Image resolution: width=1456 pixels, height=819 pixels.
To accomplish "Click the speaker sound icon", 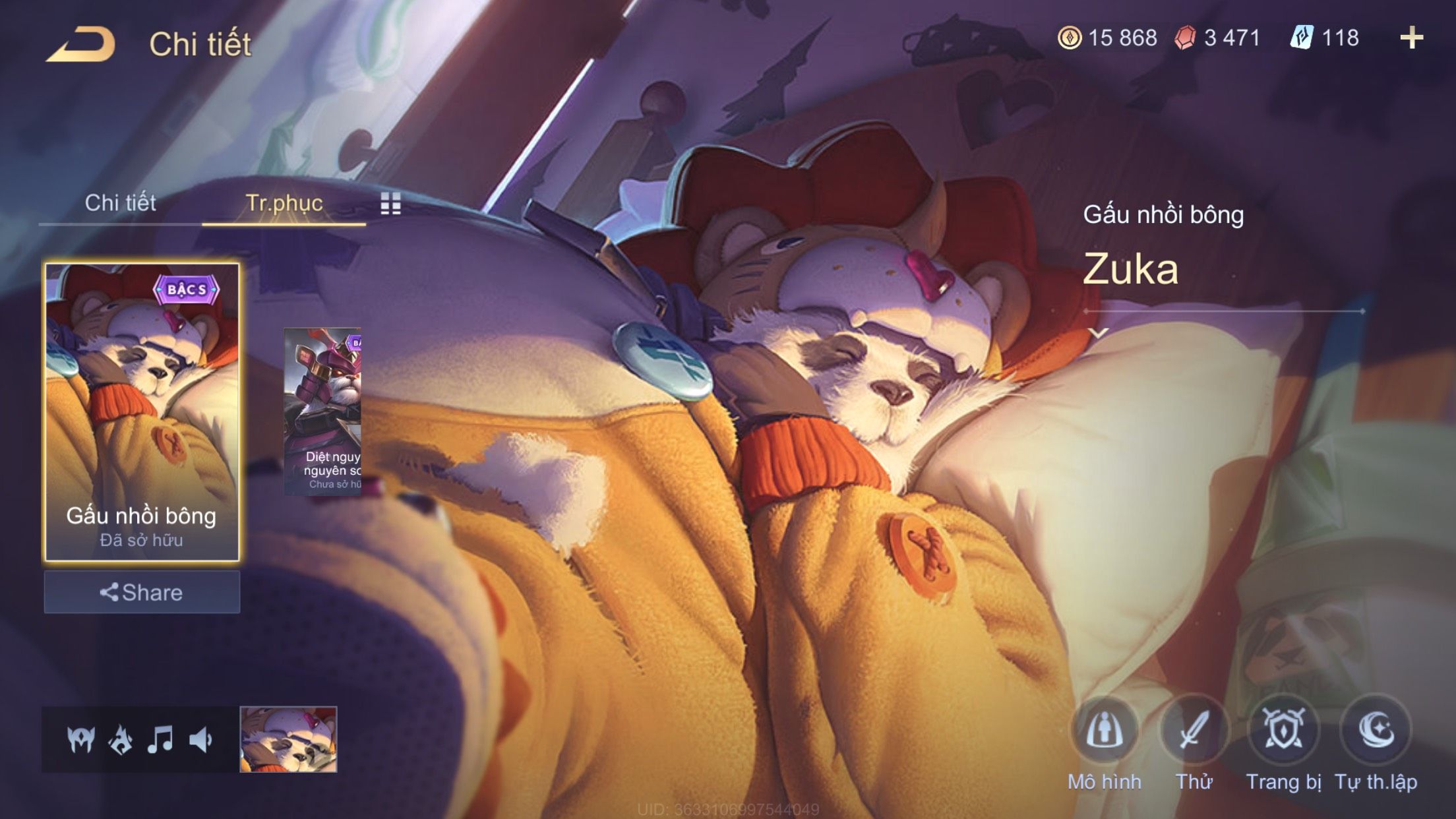I will (x=200, y=739).
